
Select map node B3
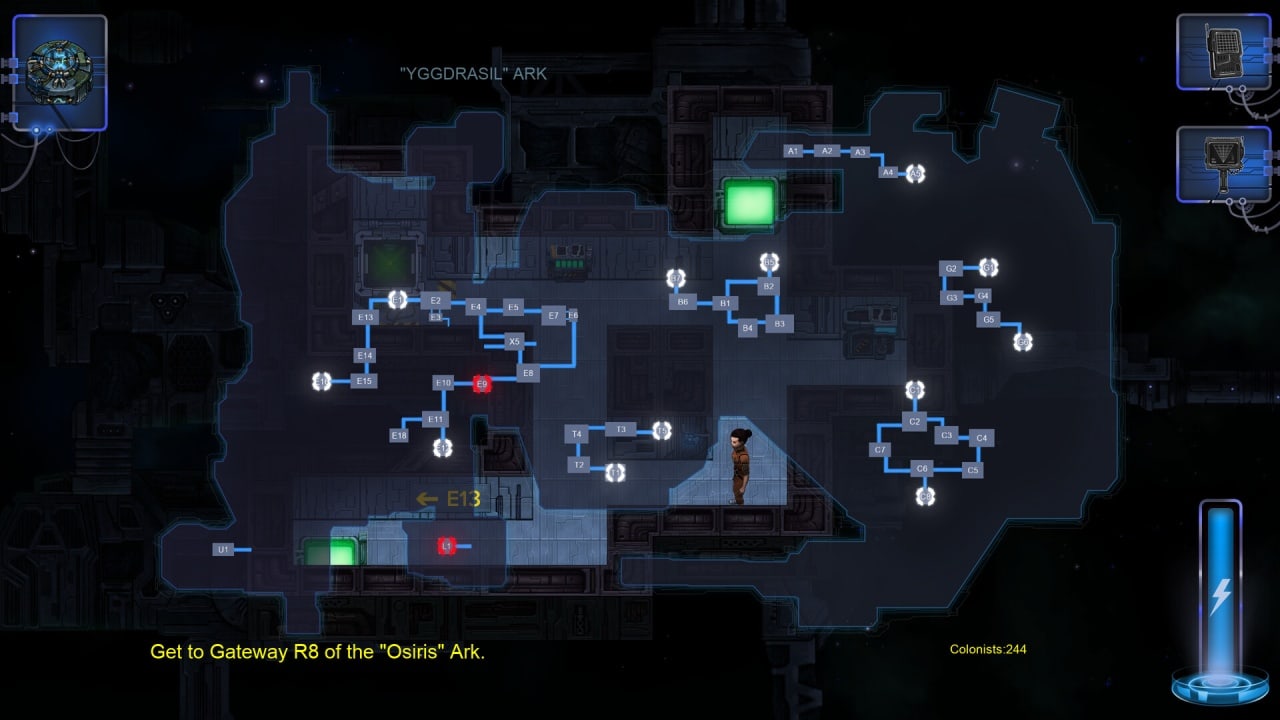779,323
